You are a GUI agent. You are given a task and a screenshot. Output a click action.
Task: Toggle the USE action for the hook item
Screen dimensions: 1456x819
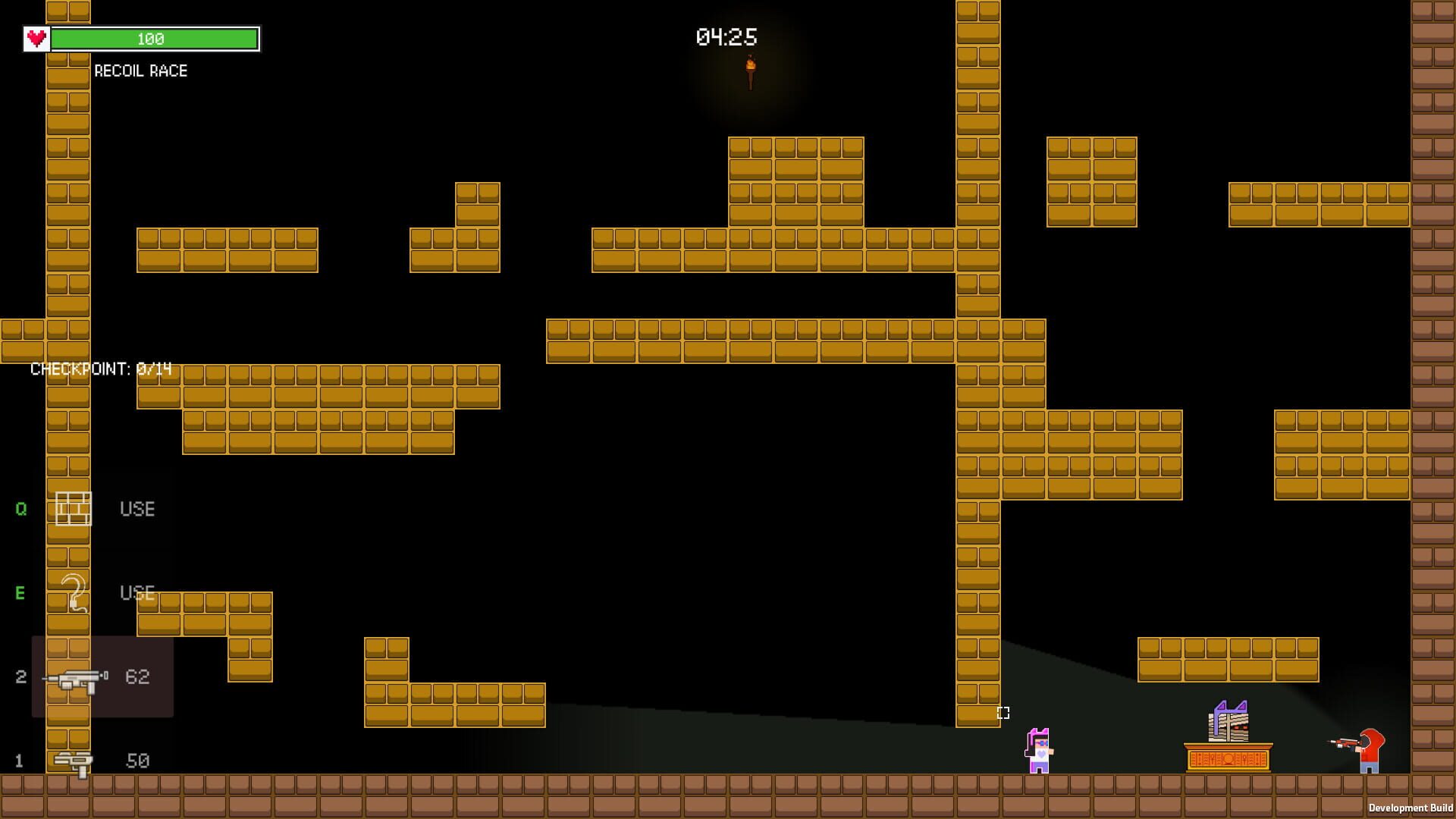pyautogui.click(x=136, y=594)
